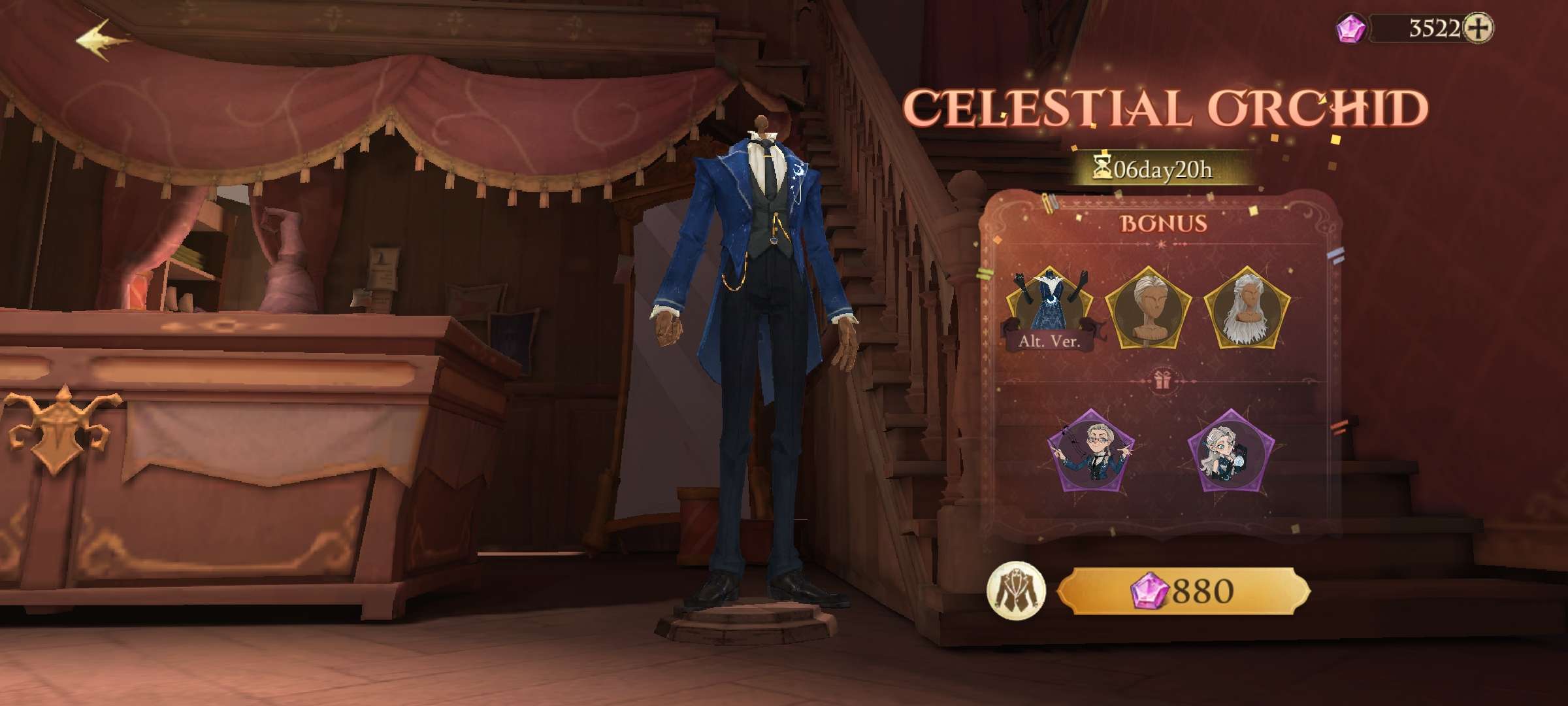
Task: Select the long white hairstyle bonus
Action: (x=1246, y=307)
